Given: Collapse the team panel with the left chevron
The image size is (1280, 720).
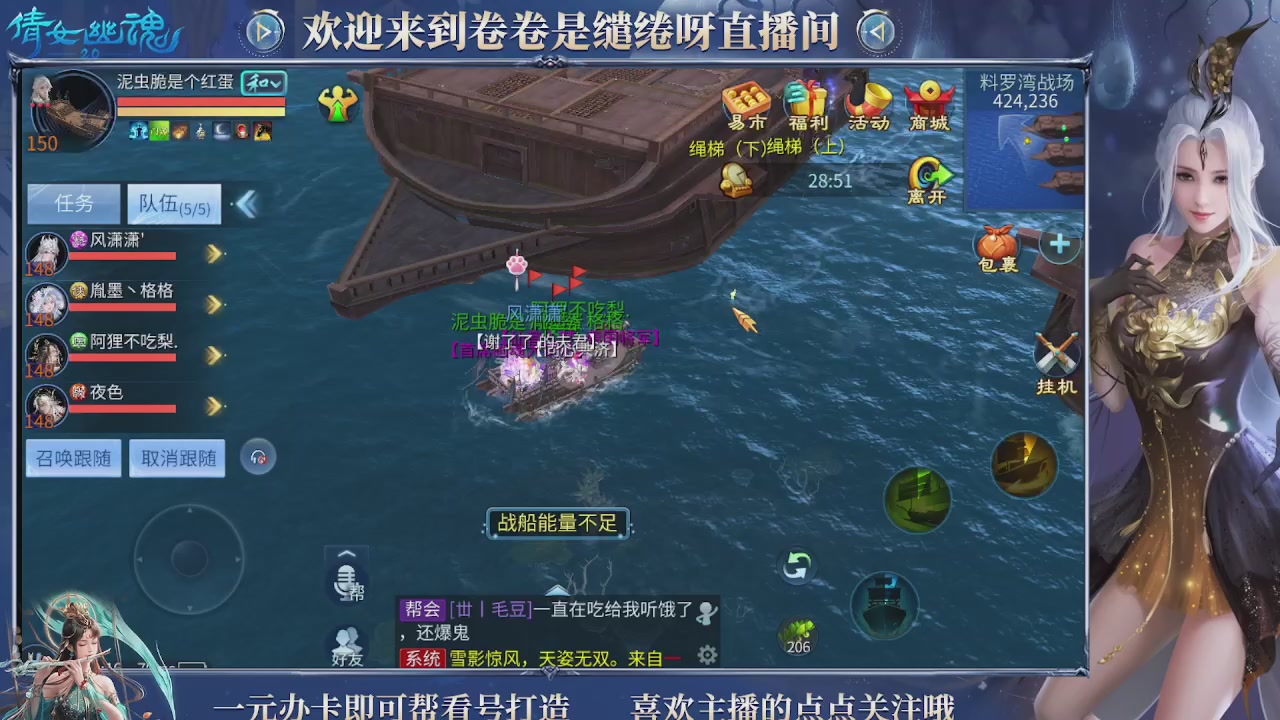Looking at the screenshot, I should pos(246,203).
